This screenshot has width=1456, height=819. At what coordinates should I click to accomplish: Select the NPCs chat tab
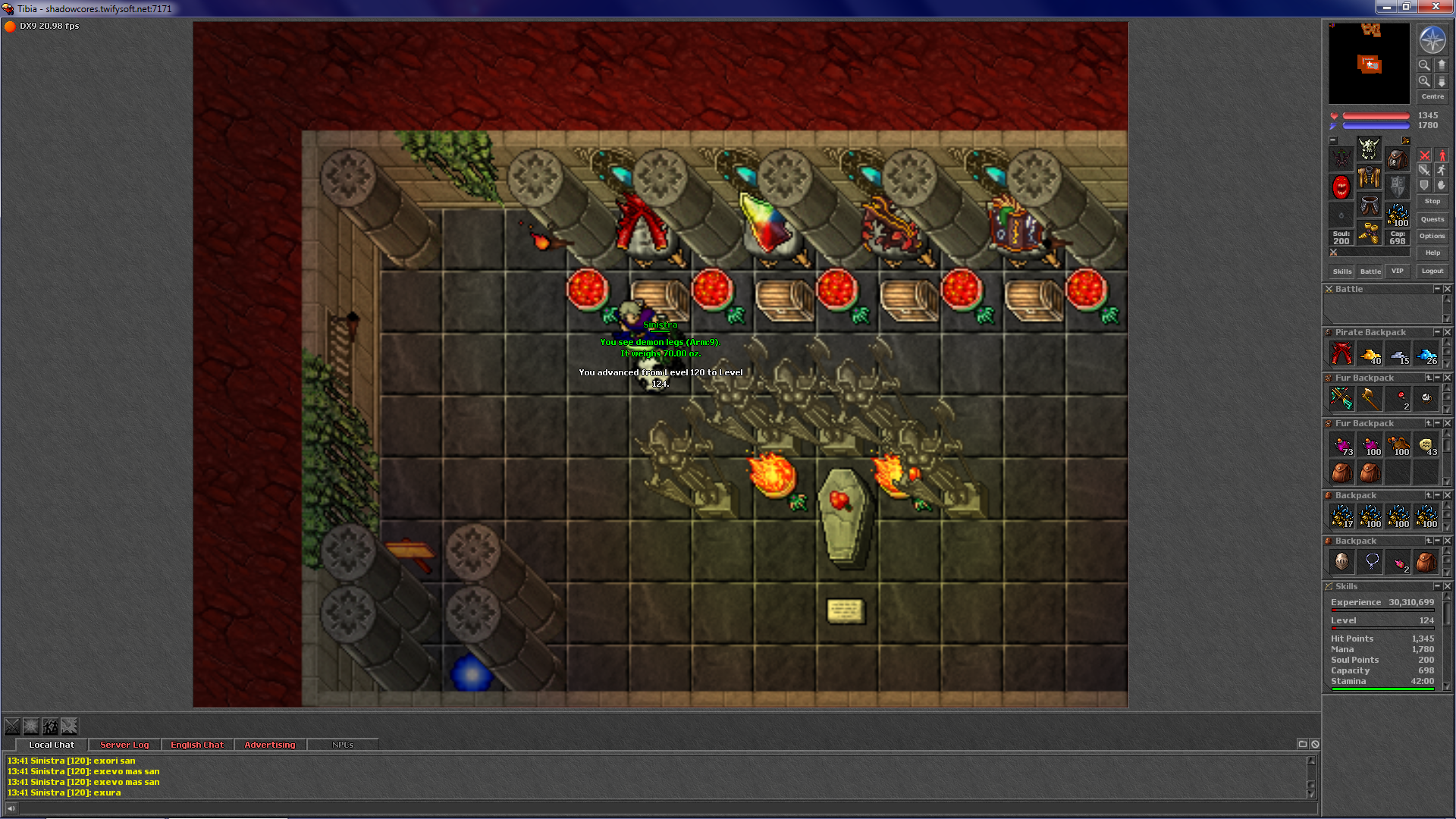[x=343, y=745]
